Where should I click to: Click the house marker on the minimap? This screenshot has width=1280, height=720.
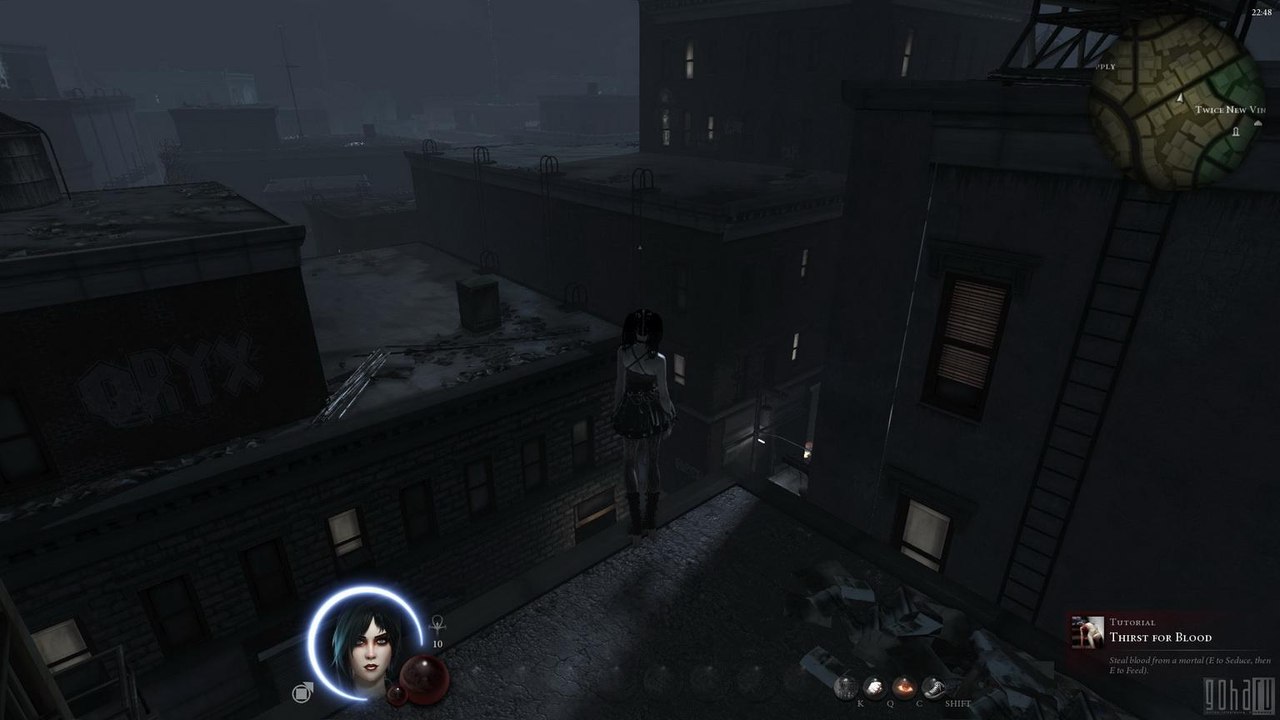click(x=1258, y=123)
